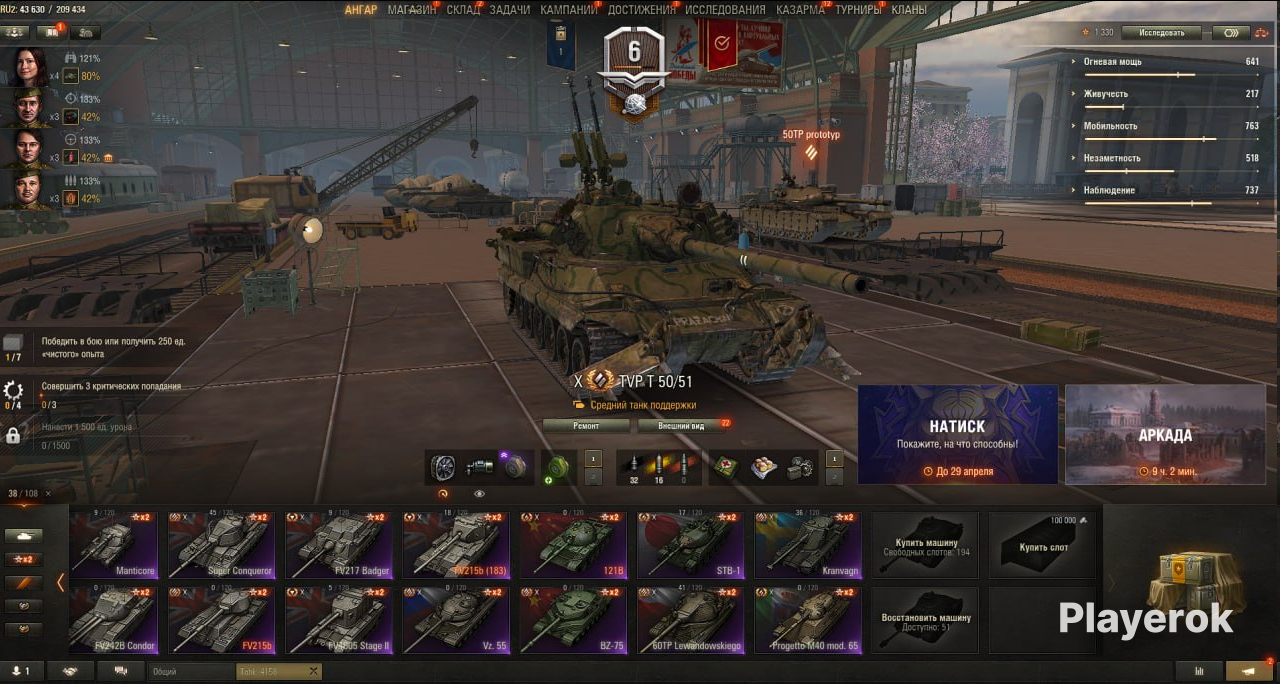Go to the Кампании tab
The width and height of the screenshot is (1280, 684).
(x=568, y=10)
